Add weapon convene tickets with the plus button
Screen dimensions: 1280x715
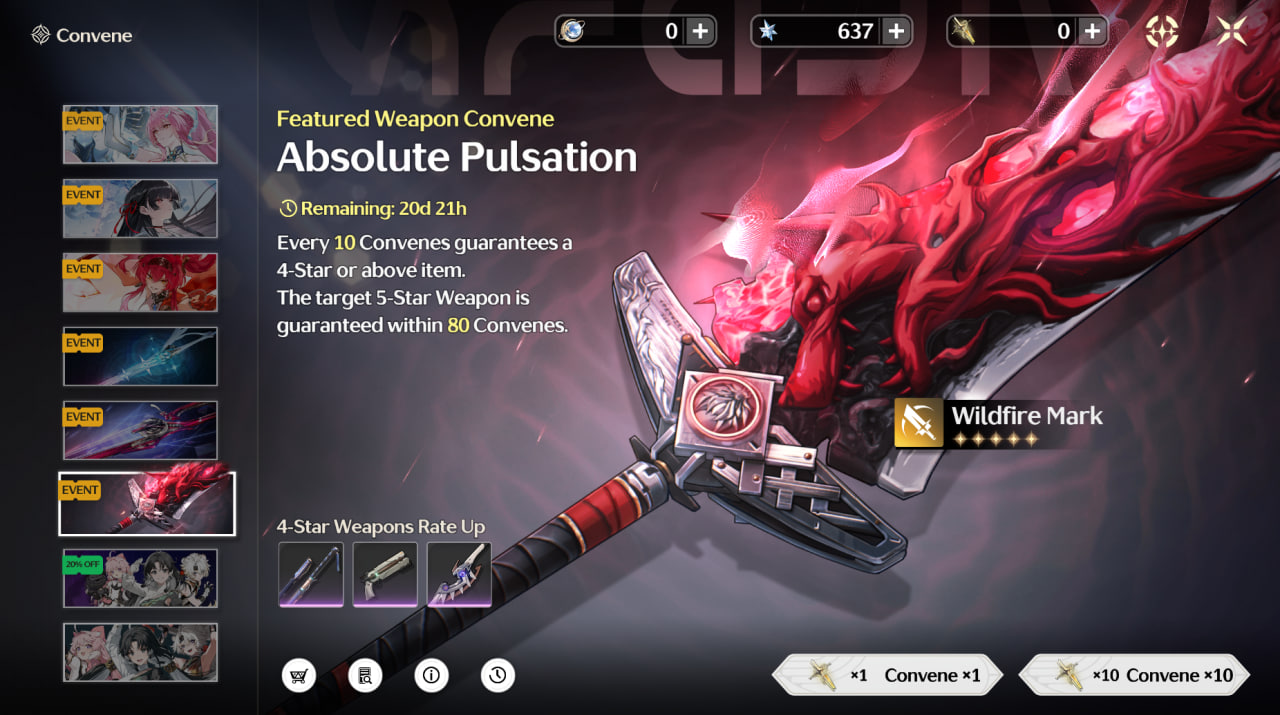pos(1092,32)
